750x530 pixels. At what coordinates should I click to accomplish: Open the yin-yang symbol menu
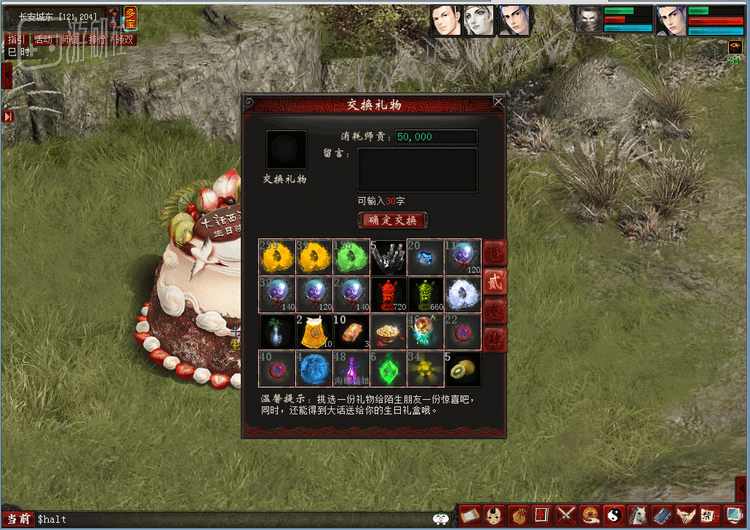pyautogui.click(x=613, y=515)
